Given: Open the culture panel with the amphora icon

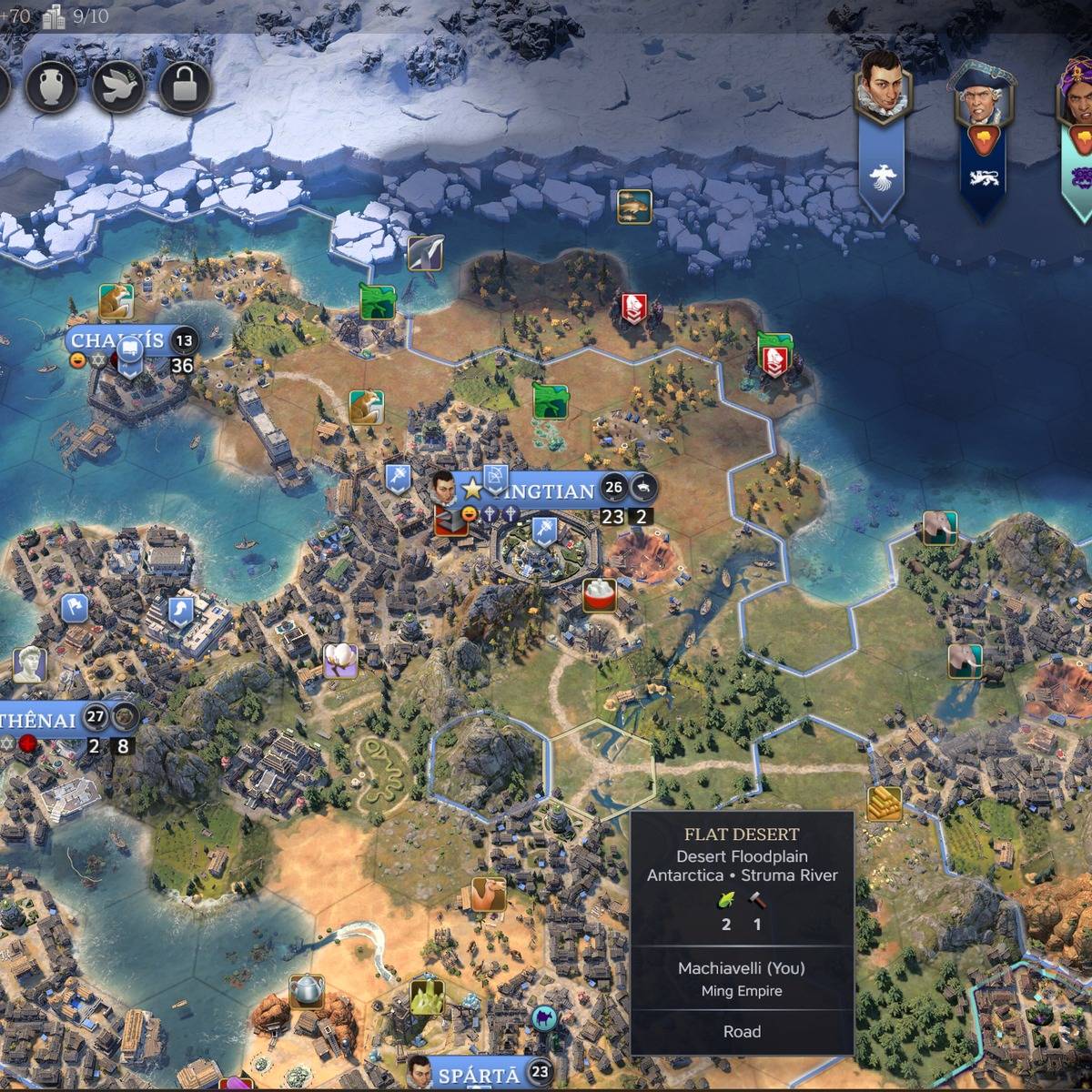Looking at the screenshot, I should [51, 87].
